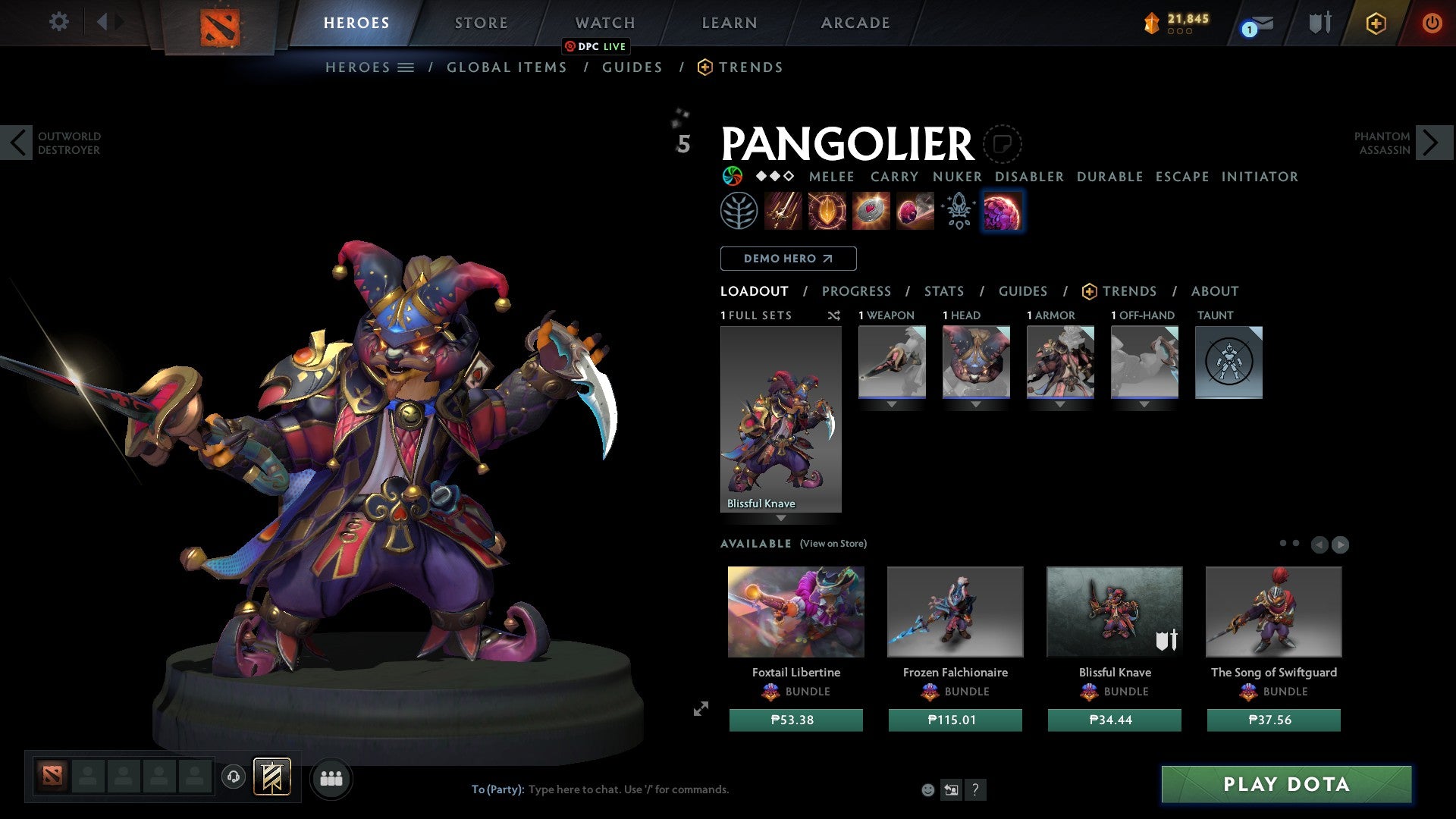
Task: Go to the Arcade tab
Action: point(855,23)
